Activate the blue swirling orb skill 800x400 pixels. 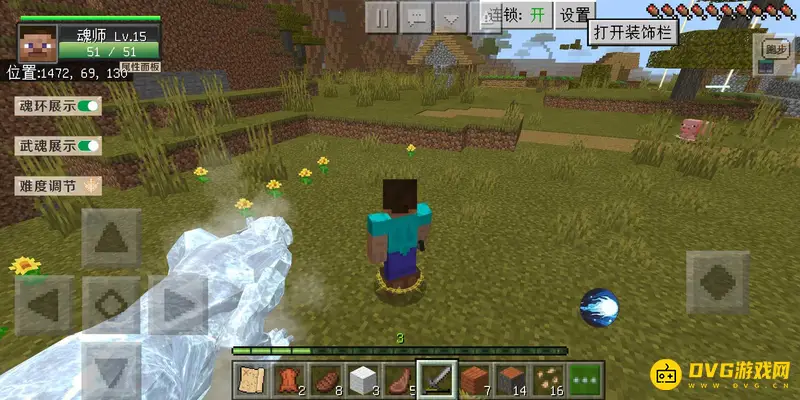coord(599,307)
